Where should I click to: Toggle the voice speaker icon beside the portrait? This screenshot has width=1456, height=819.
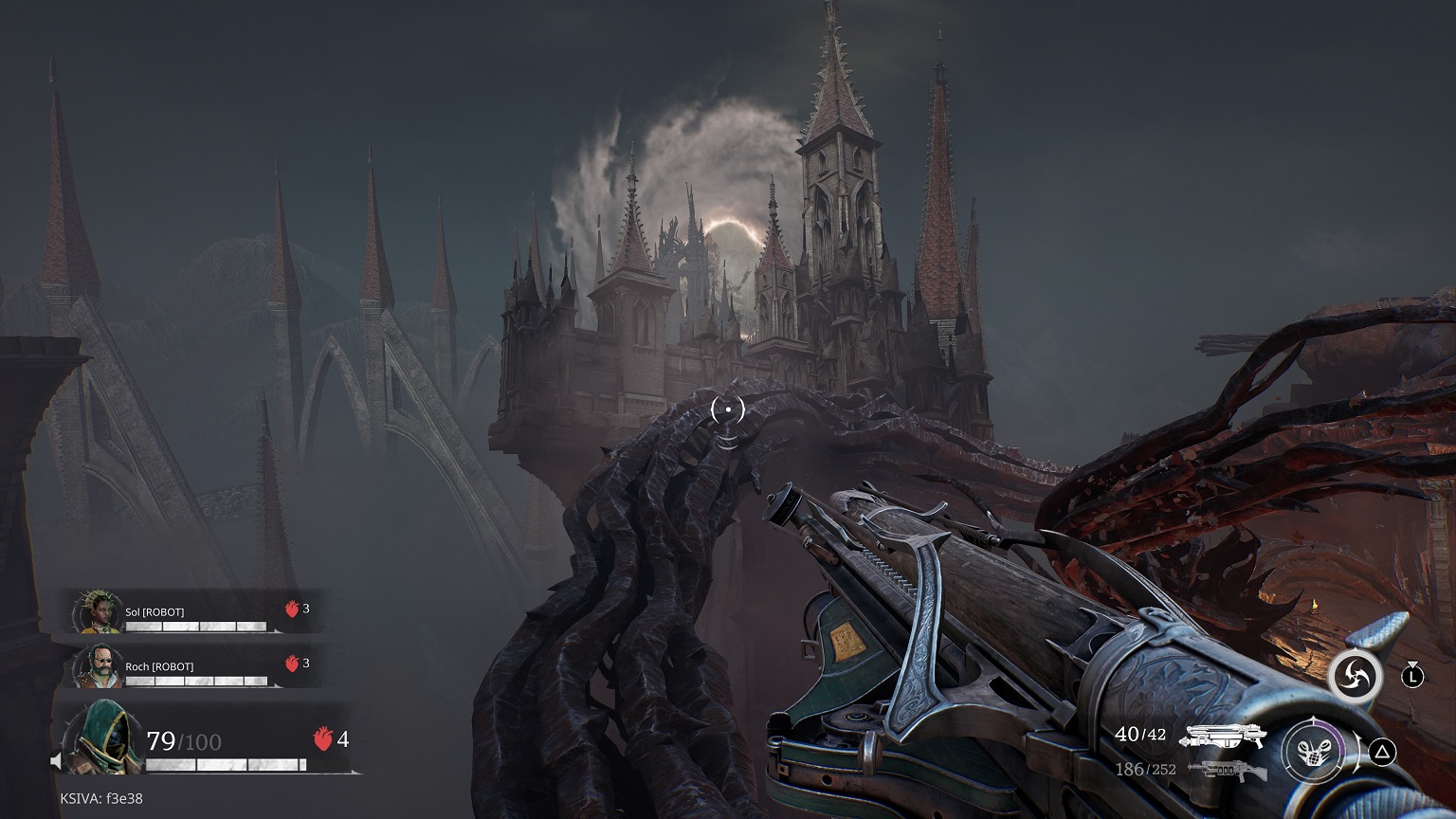pyautogui.click(x=57, y=761)
